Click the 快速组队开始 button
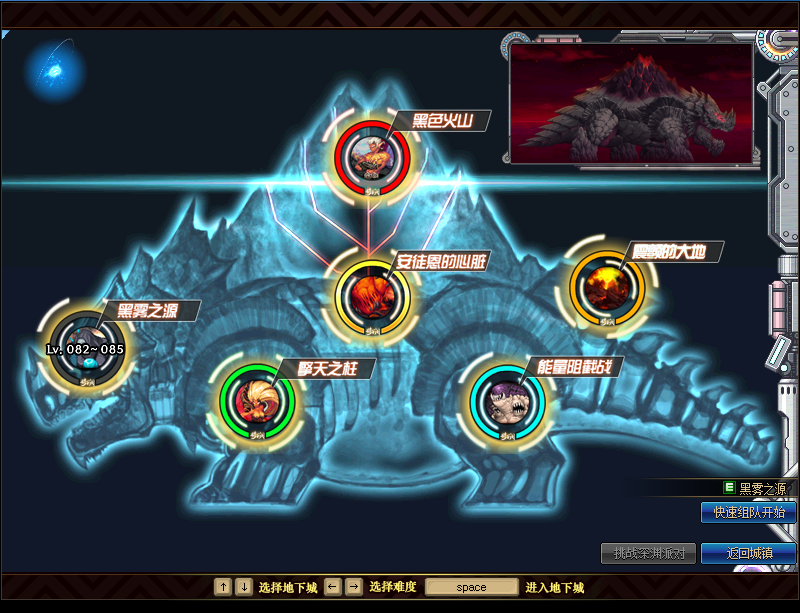The height and width of the screenshot is (613, 800). [748, 513]
